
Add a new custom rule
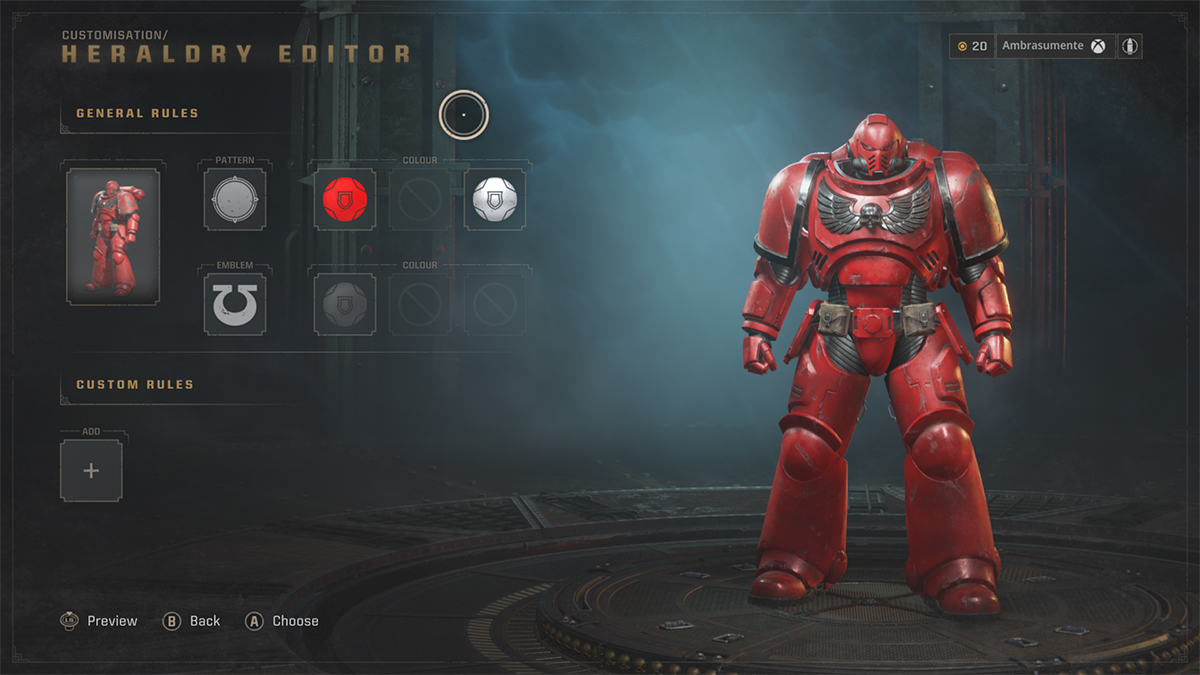(x=91, y=470)
